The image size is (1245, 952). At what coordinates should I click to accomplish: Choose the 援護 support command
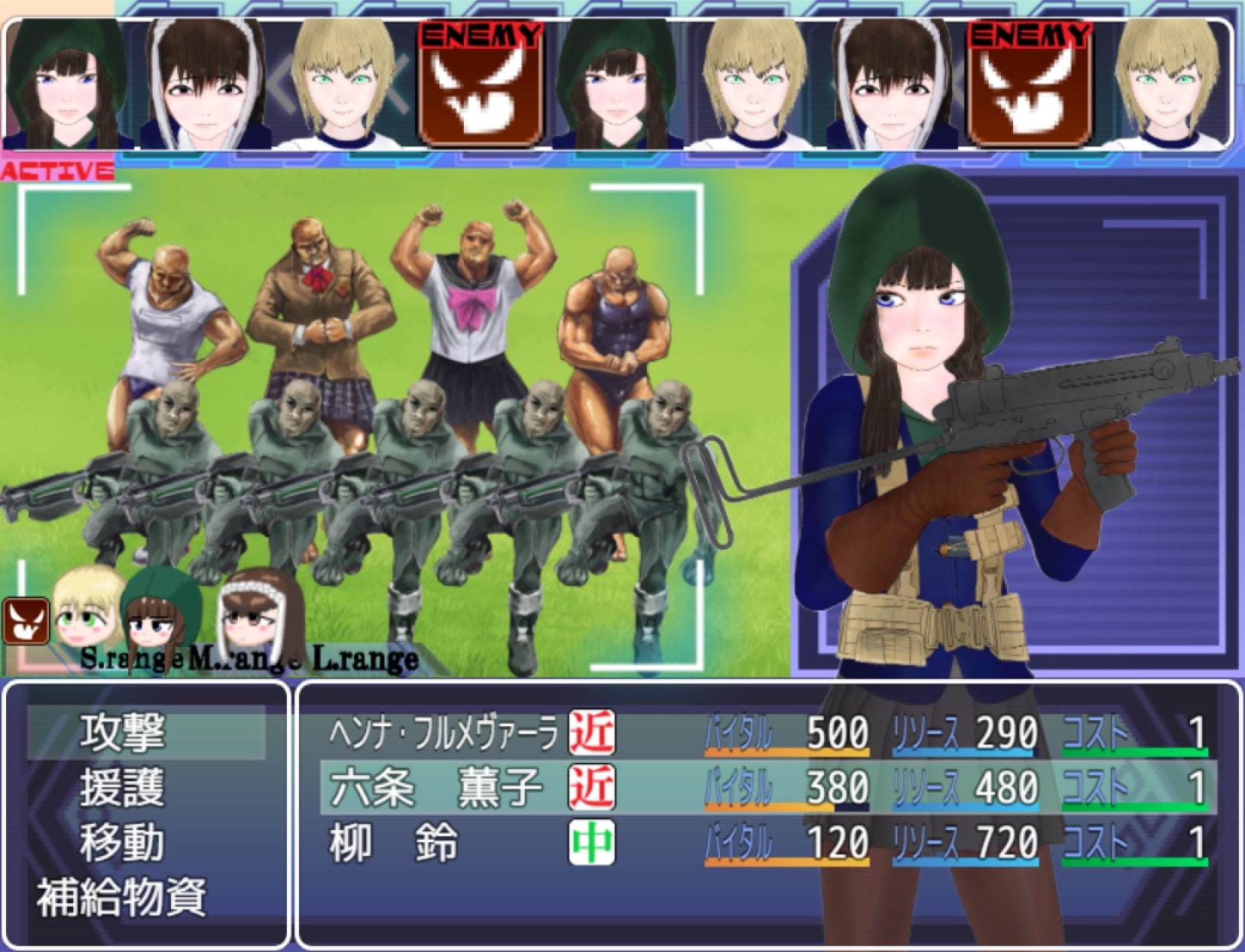[122, 788]
